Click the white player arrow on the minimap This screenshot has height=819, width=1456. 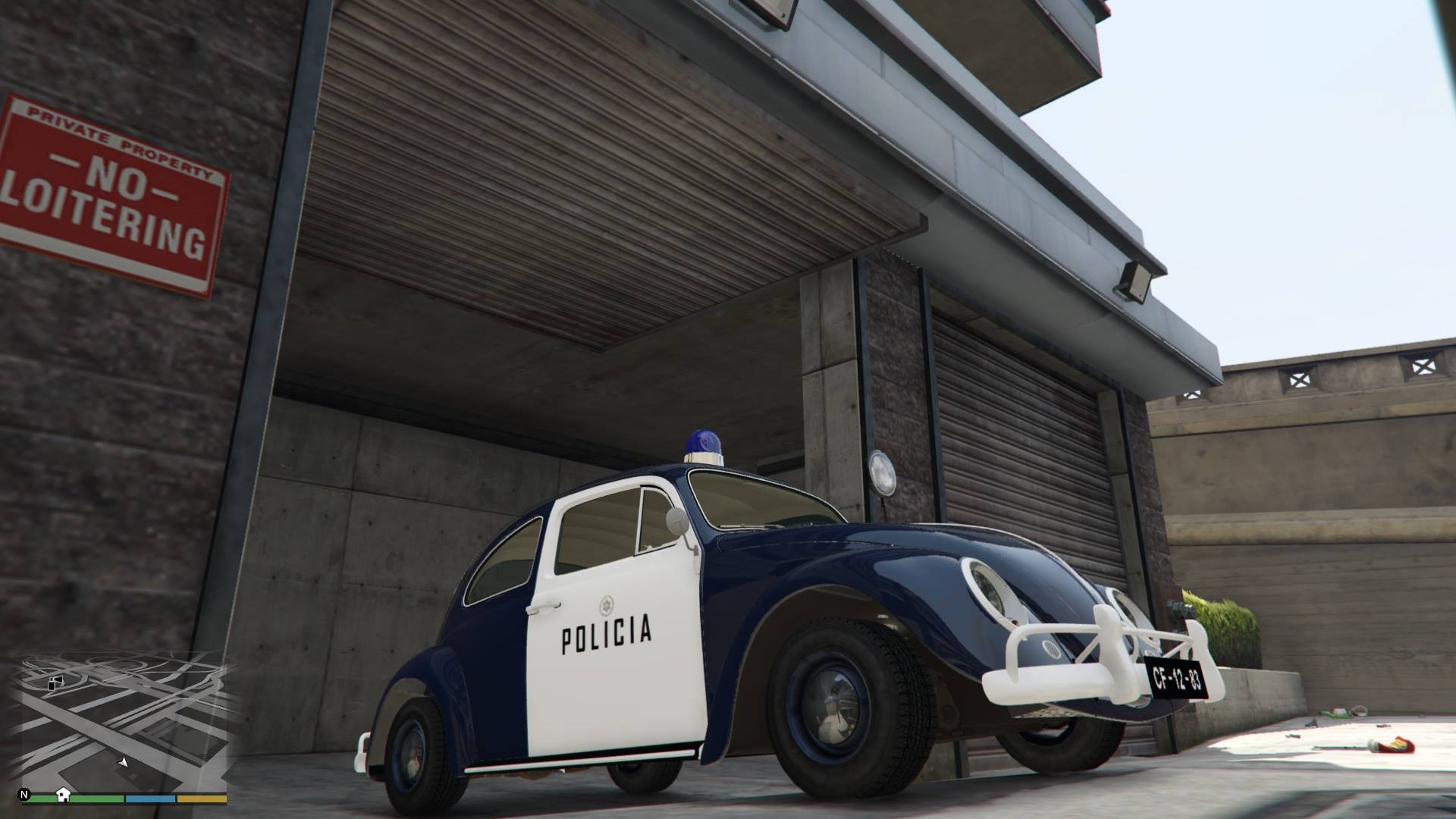click(122, 763)
